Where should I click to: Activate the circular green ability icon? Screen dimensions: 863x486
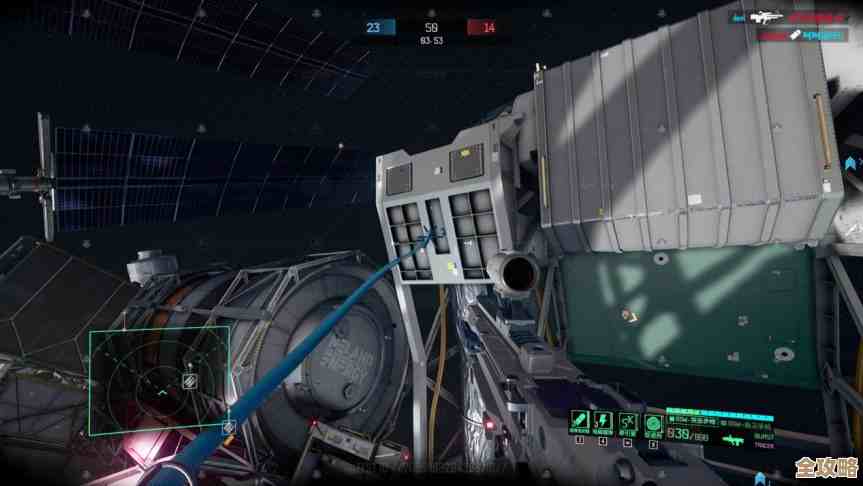click(651, 421)
